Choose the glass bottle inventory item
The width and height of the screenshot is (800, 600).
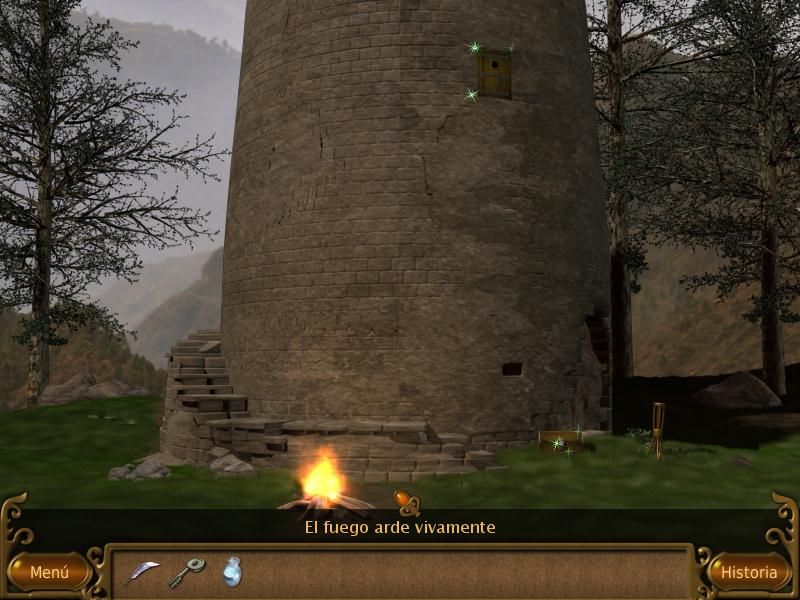click(232, 571)
